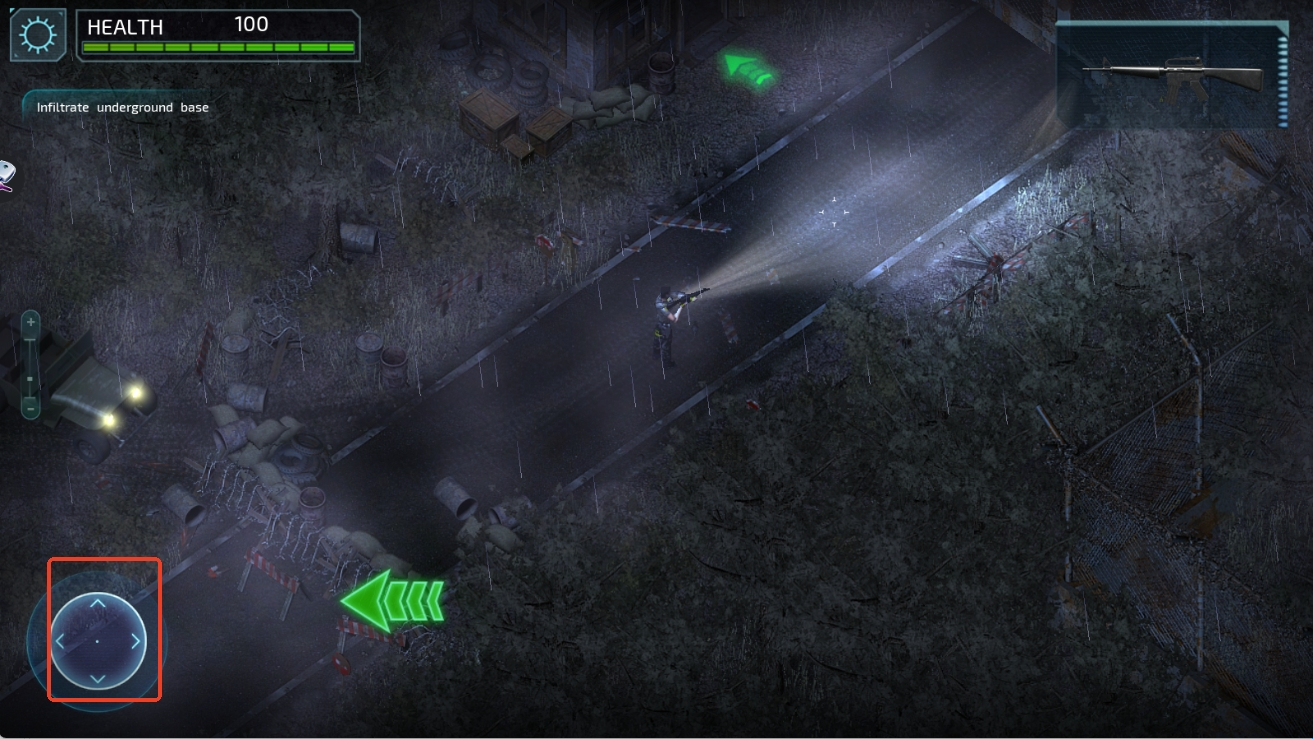Tap the joystick's right arrow
Viewport: 1313px width, 739px height.
click(x=135, y=641)
